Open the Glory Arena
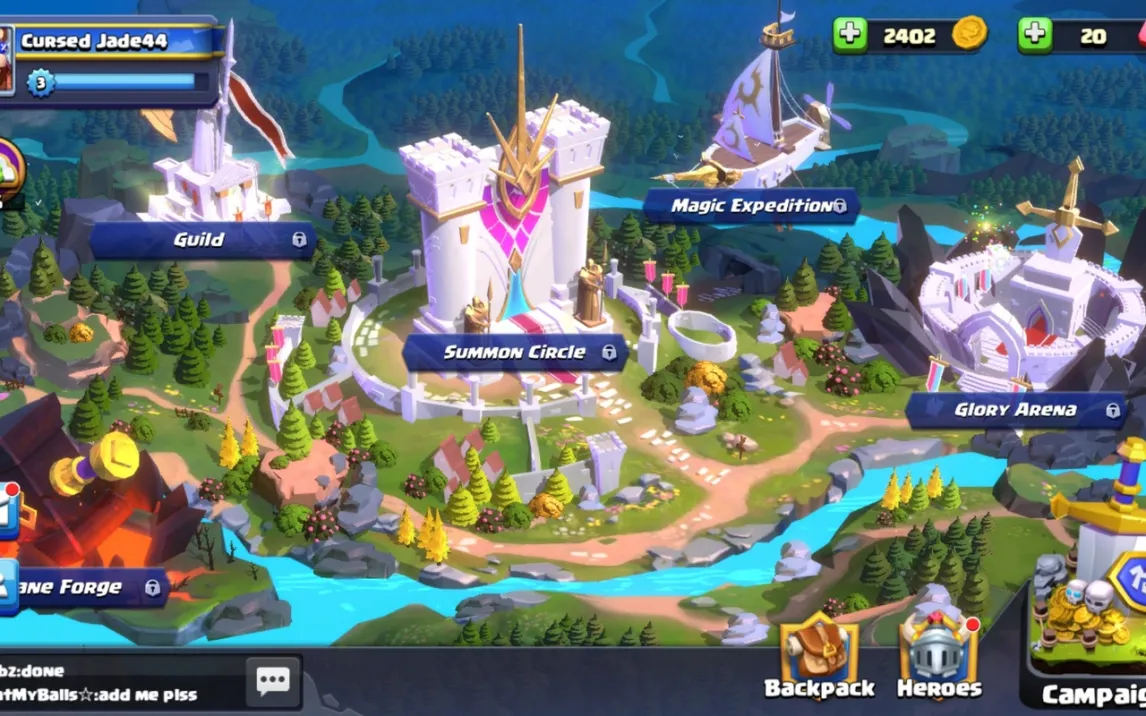This screenshot has width=1146, height=716. (x=1015, y=409)
